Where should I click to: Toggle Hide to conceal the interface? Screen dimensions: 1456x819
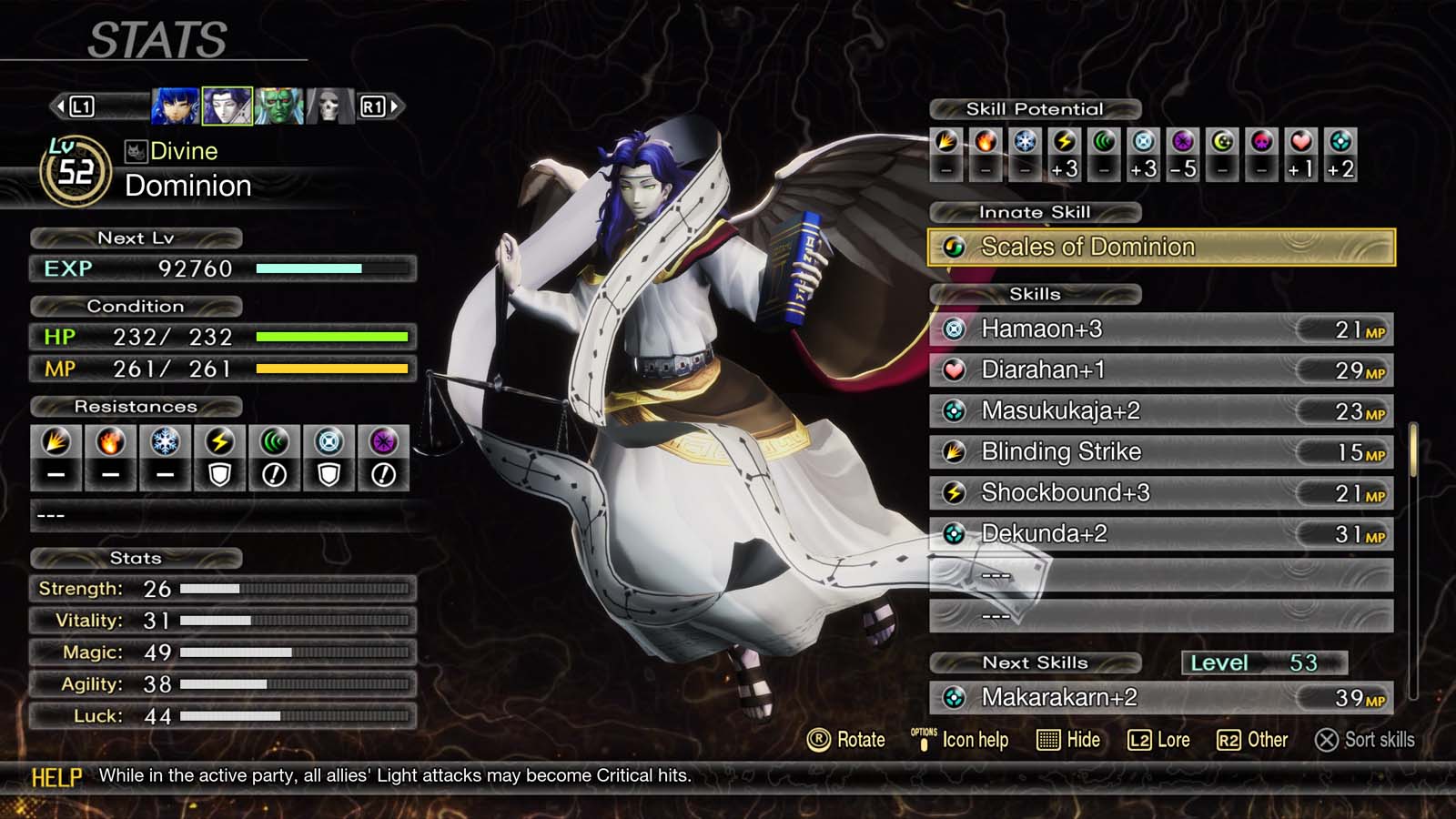[x=1070, y=740]
